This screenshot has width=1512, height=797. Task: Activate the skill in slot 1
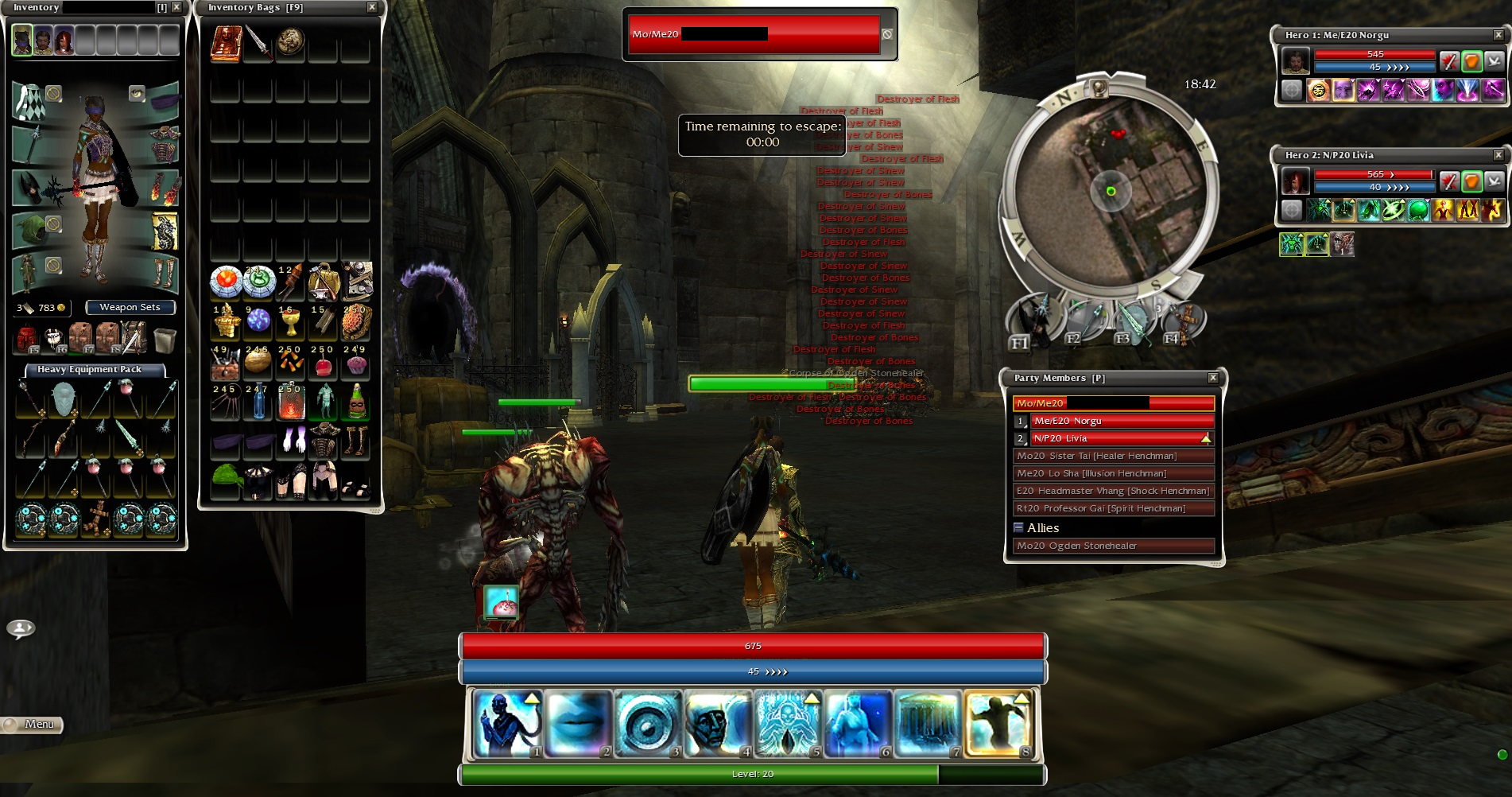click(508, 723)
